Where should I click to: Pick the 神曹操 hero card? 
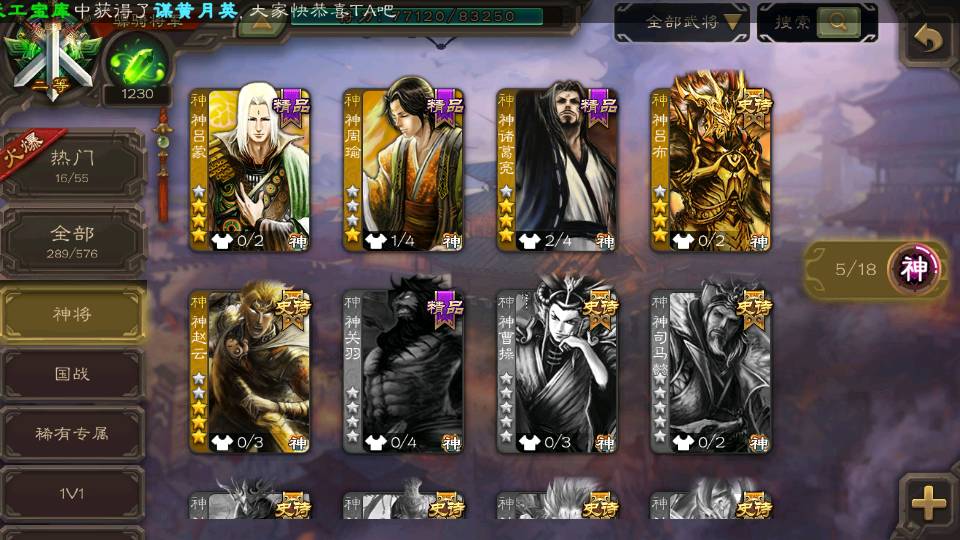pyautogui.click(x=557, y=372)
